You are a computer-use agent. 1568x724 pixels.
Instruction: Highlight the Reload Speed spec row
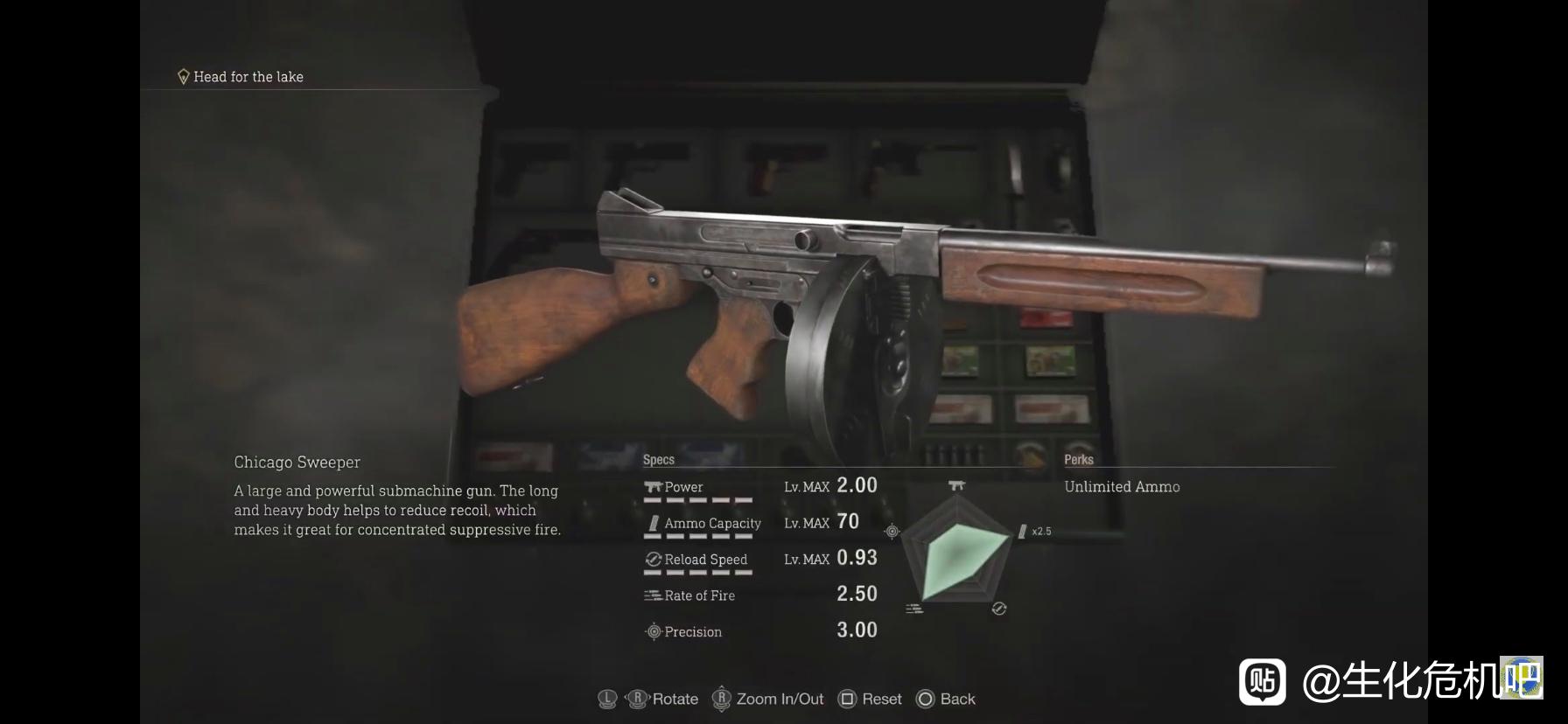[x=759, y=559]
